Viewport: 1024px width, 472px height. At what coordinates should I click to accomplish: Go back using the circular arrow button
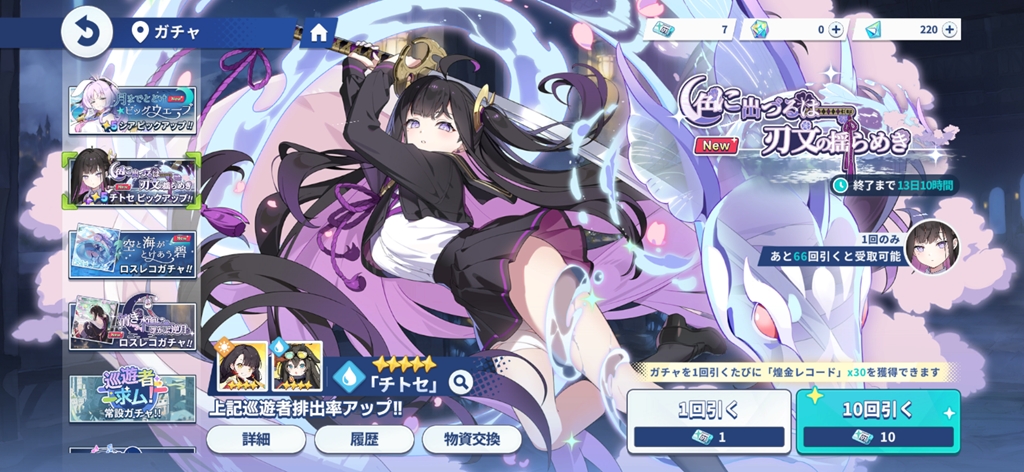click(x=87, y=32)
